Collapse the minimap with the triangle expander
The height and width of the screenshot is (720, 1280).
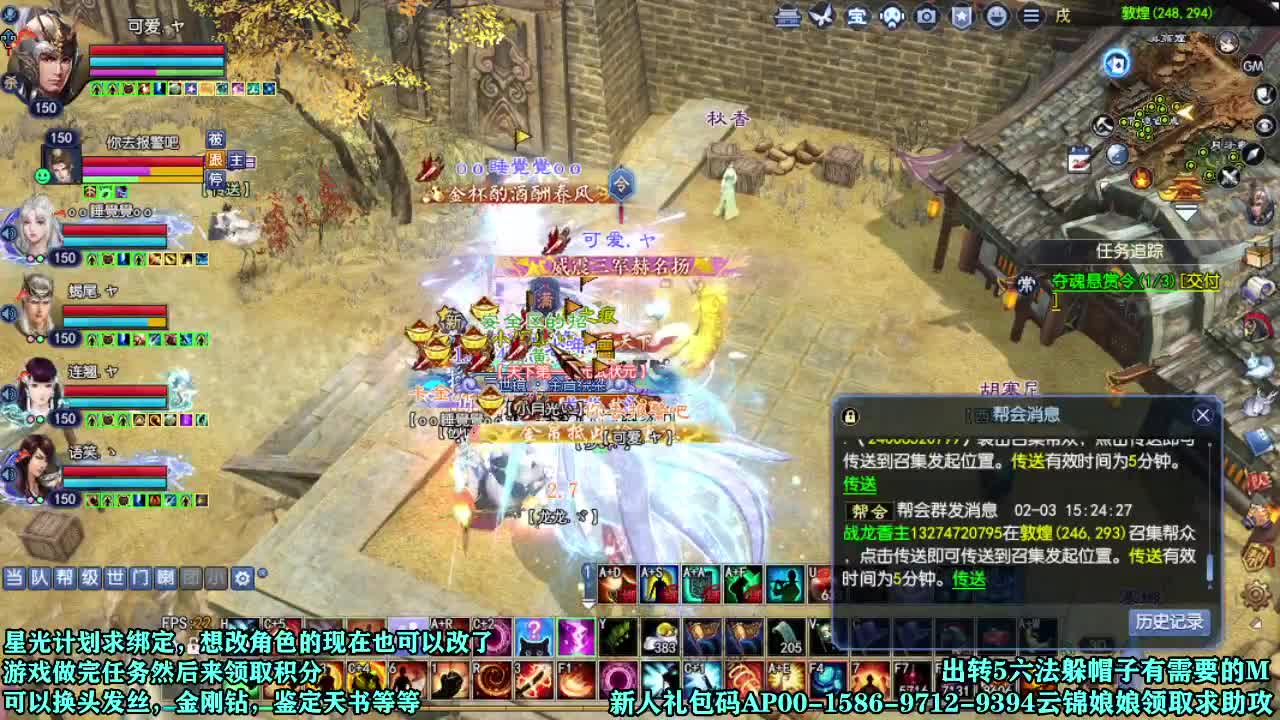pos(1187,211)
